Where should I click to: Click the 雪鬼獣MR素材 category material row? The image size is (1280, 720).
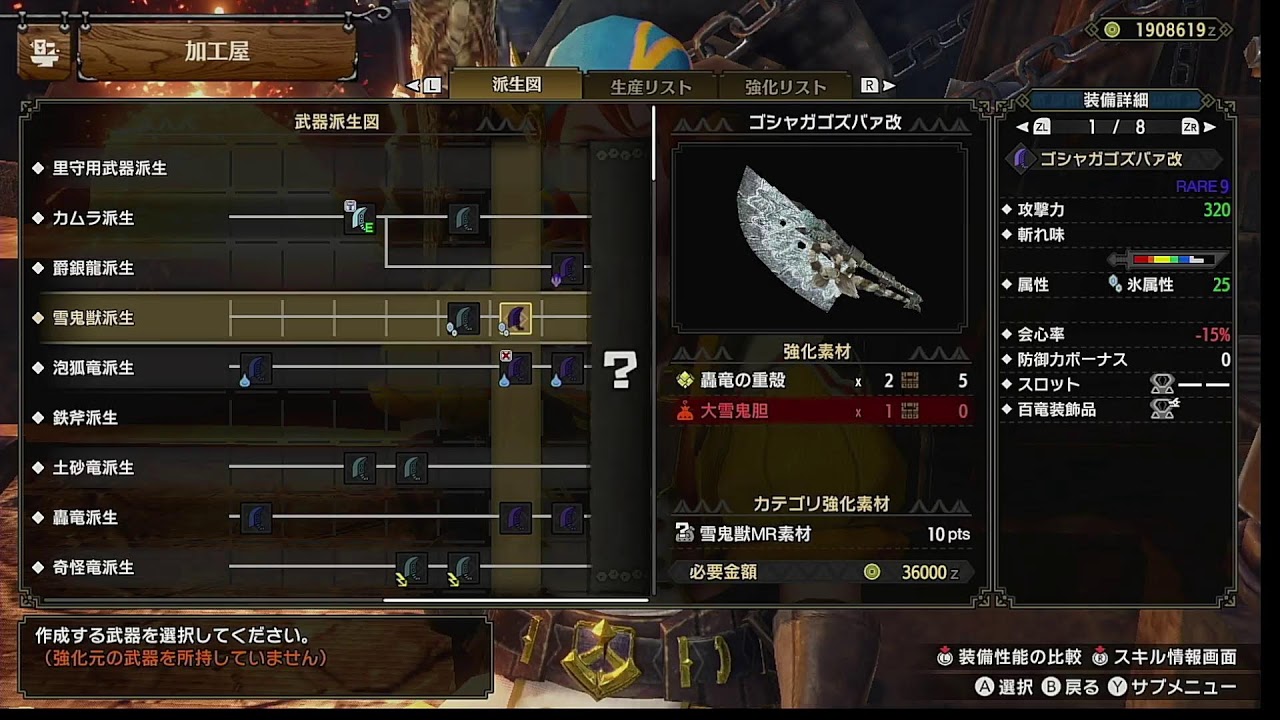click(821, 534)
